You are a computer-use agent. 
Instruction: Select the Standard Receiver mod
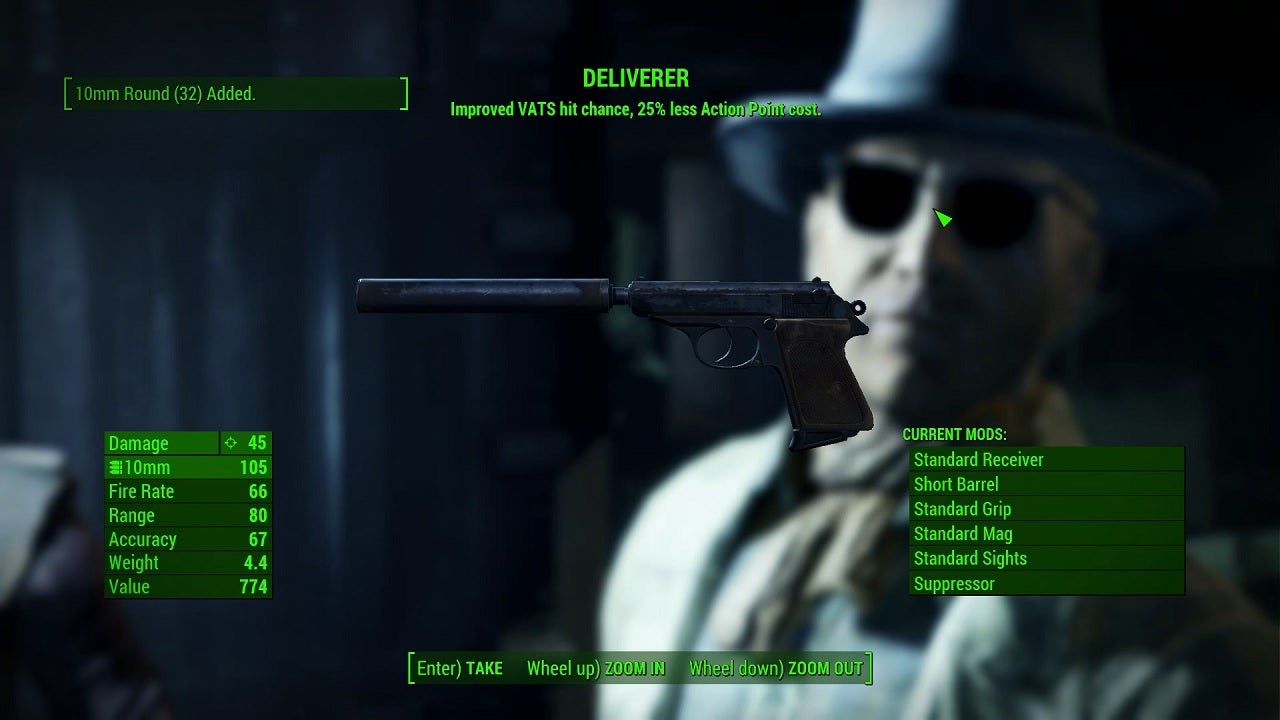pyautogui.click(x=978, y=459)
